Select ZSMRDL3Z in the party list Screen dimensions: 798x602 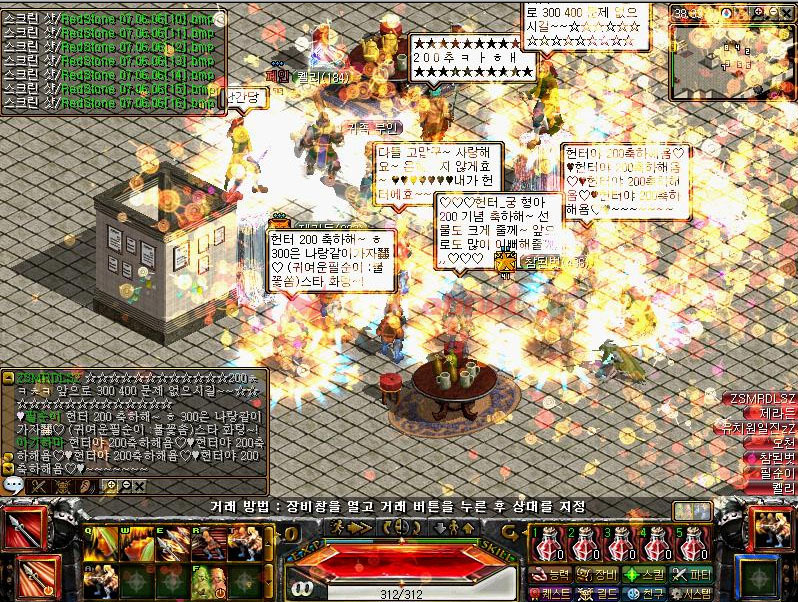[x=760, y=399]
